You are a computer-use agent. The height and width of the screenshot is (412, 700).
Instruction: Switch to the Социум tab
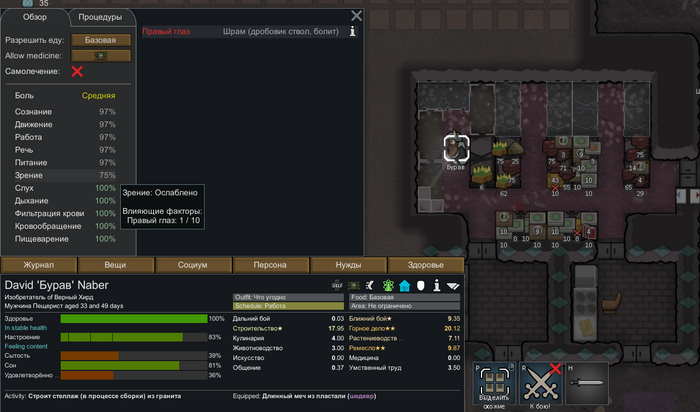coord(193,265)
